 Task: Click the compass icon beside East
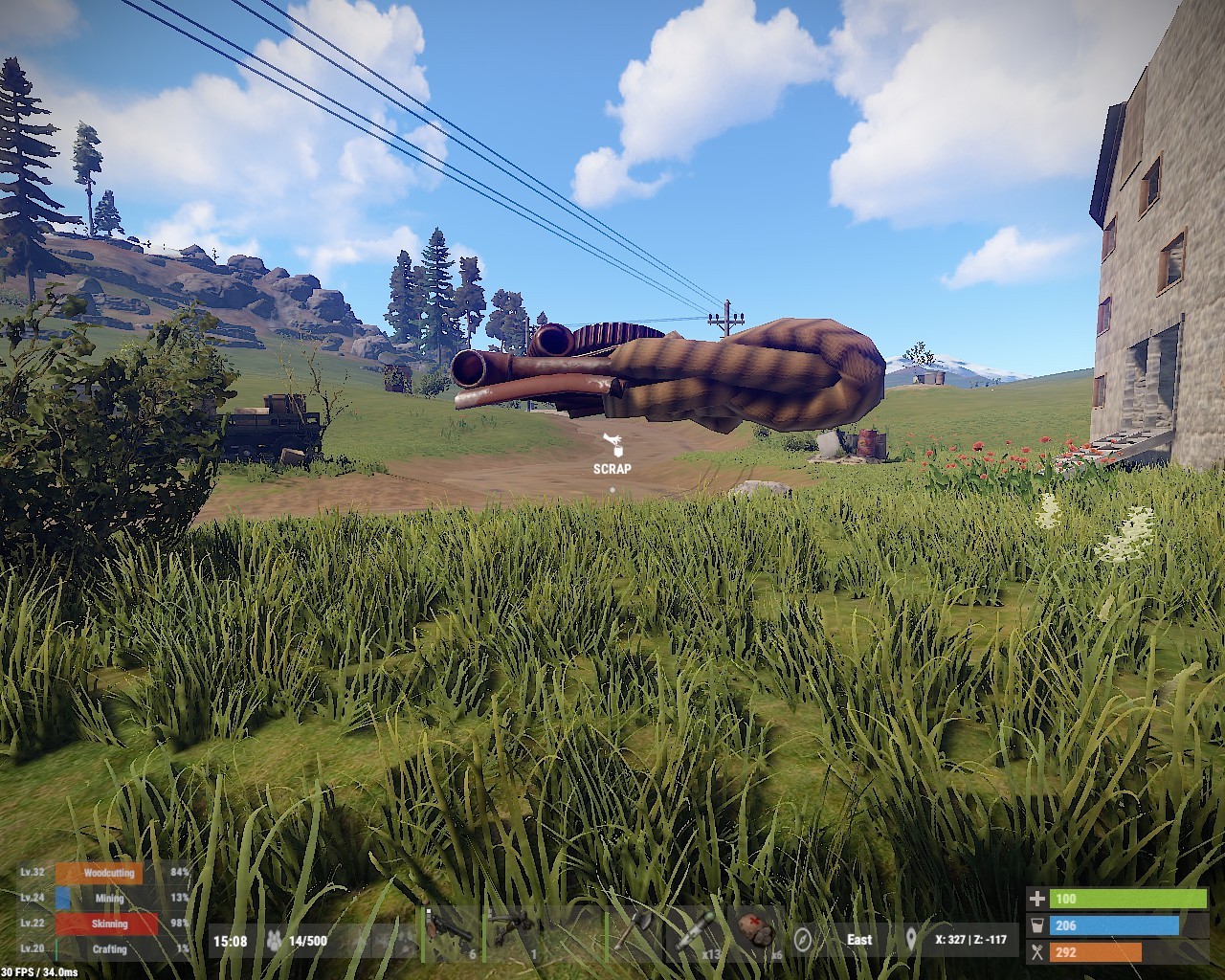[x=803, y=940]
